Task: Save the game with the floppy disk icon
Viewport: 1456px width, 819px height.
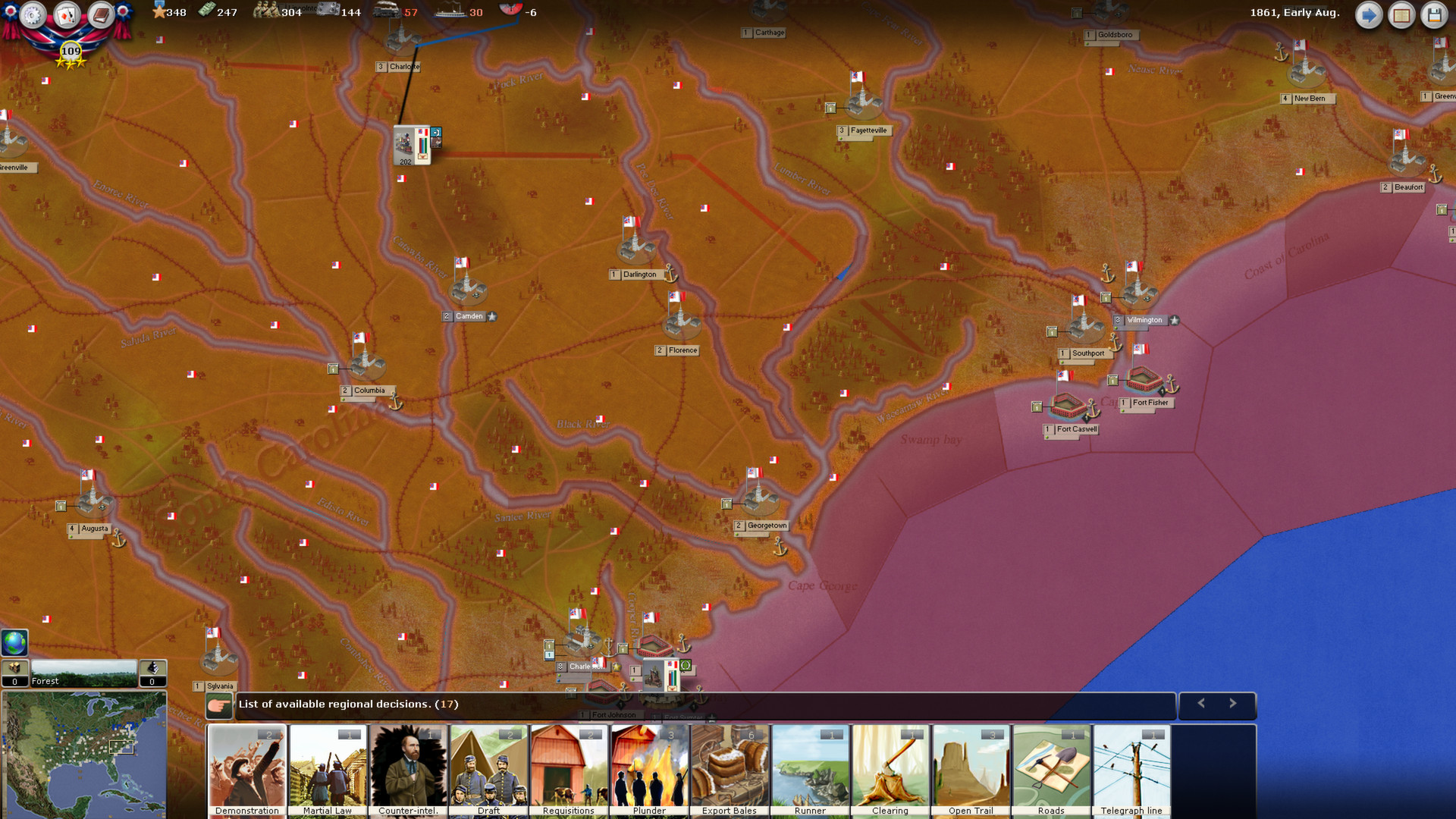Action: point(1435,14)
